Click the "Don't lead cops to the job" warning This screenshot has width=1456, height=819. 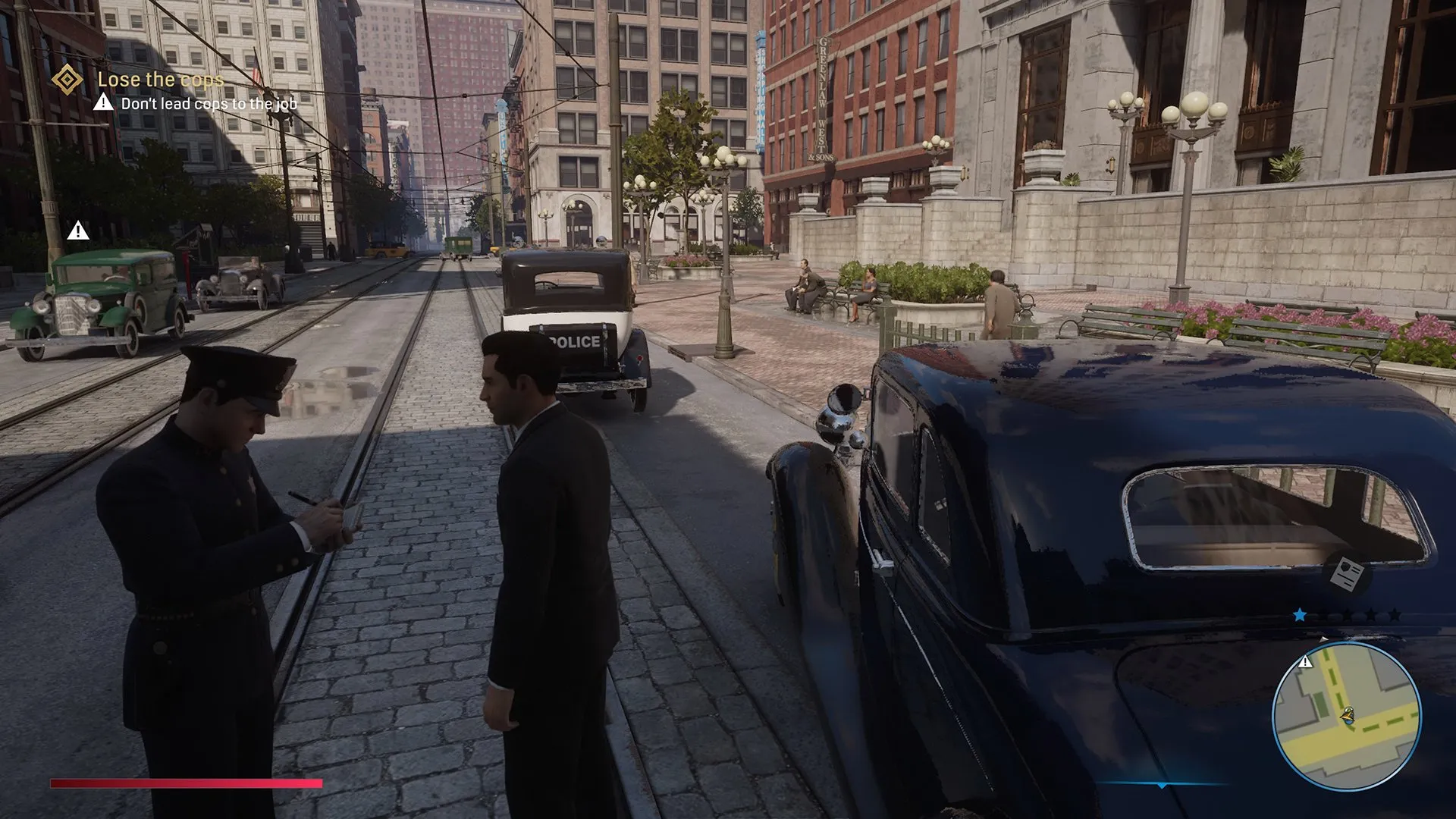click(209, 104)
